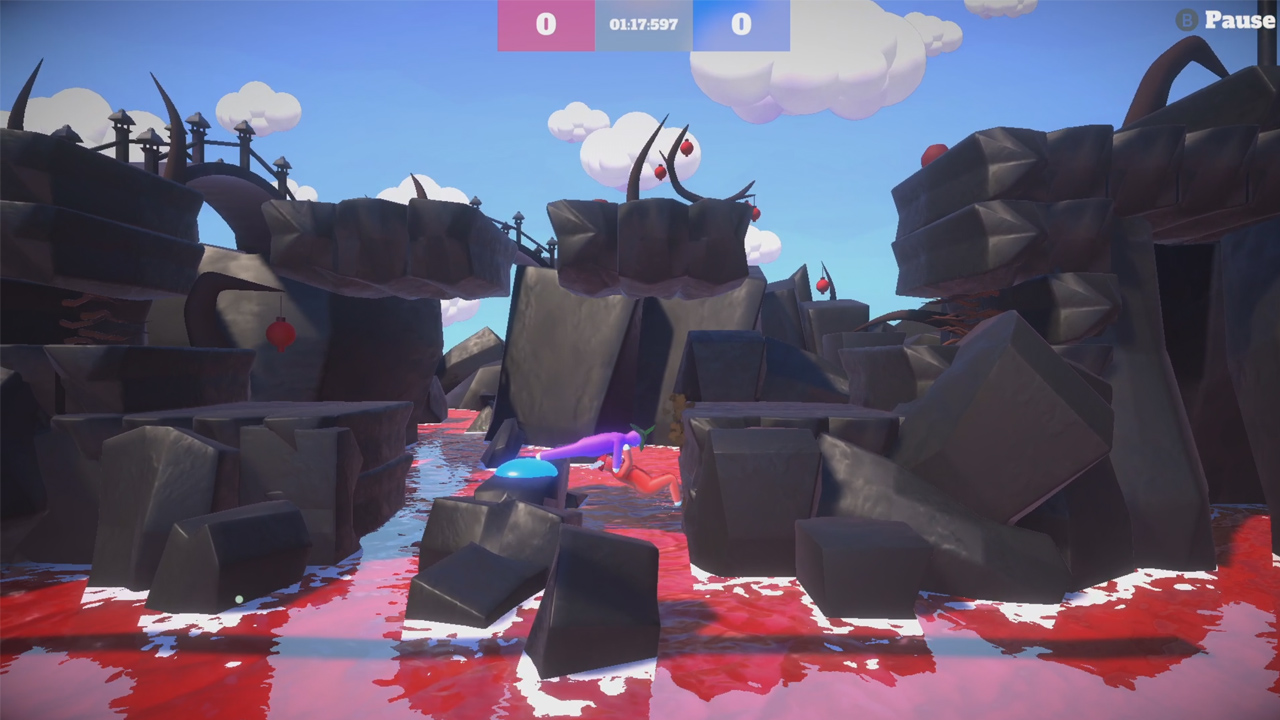This screenshot has height=720, width=1280.
Task: Click the blue team score counter
Action: click(742, 25)
